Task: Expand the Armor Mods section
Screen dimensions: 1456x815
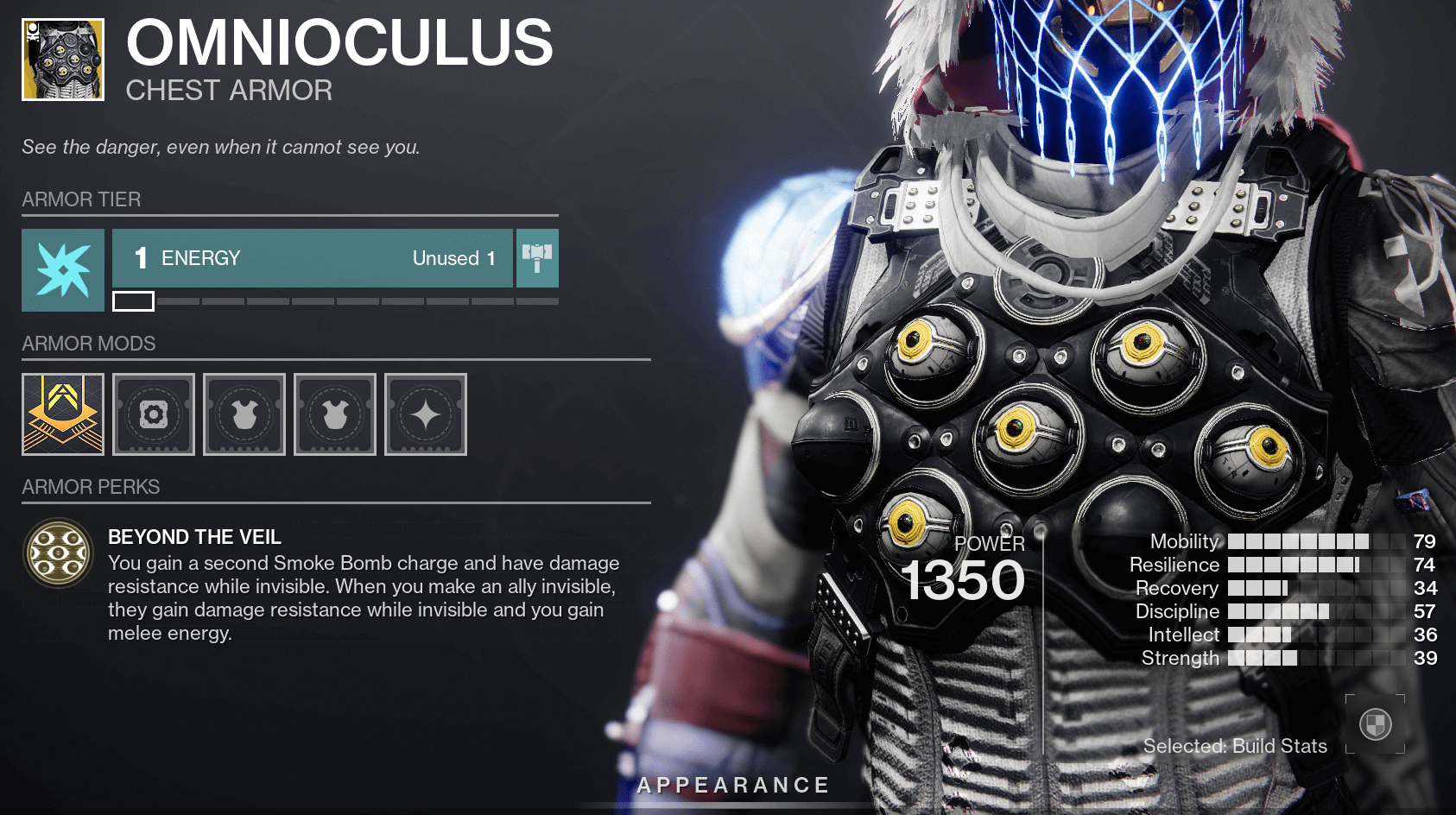Action: point(88,344)
